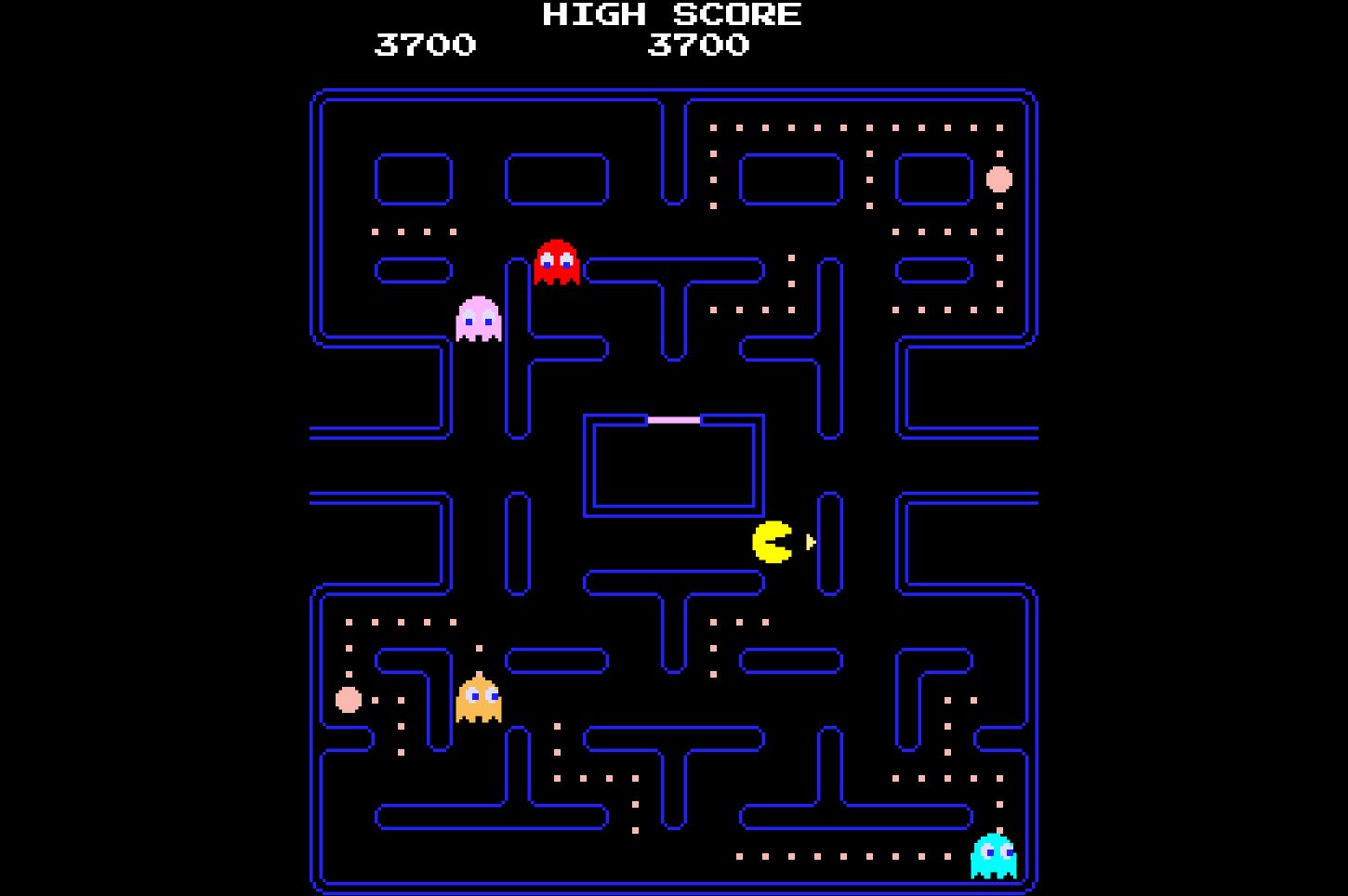Image resolution: width=1348 pixels, height=896 pixels.
Task: Click the high score value 3700
Action: click(x=699, y=45)
